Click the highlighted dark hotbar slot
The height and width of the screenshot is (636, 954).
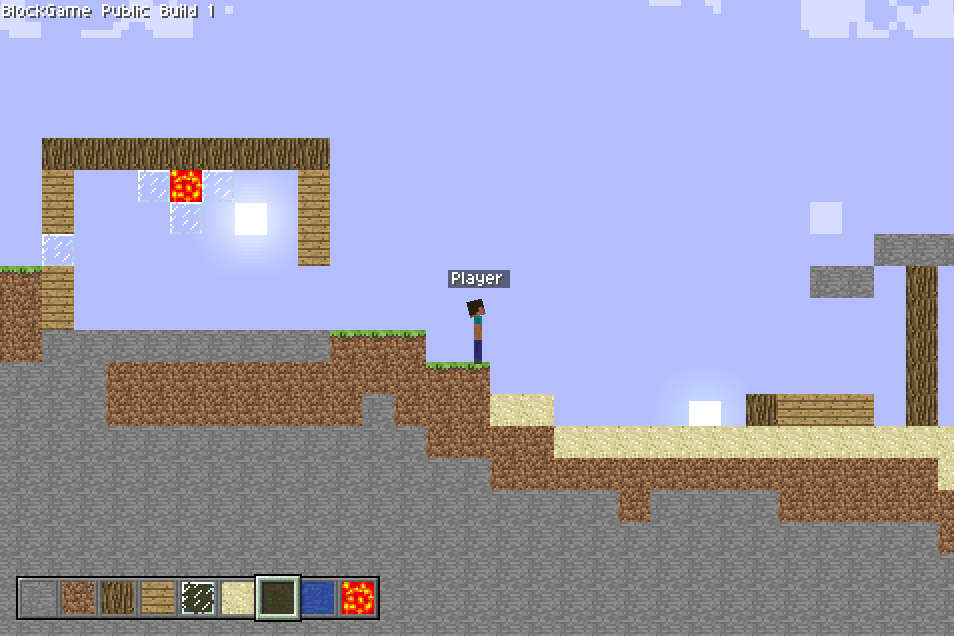(278, 598)
